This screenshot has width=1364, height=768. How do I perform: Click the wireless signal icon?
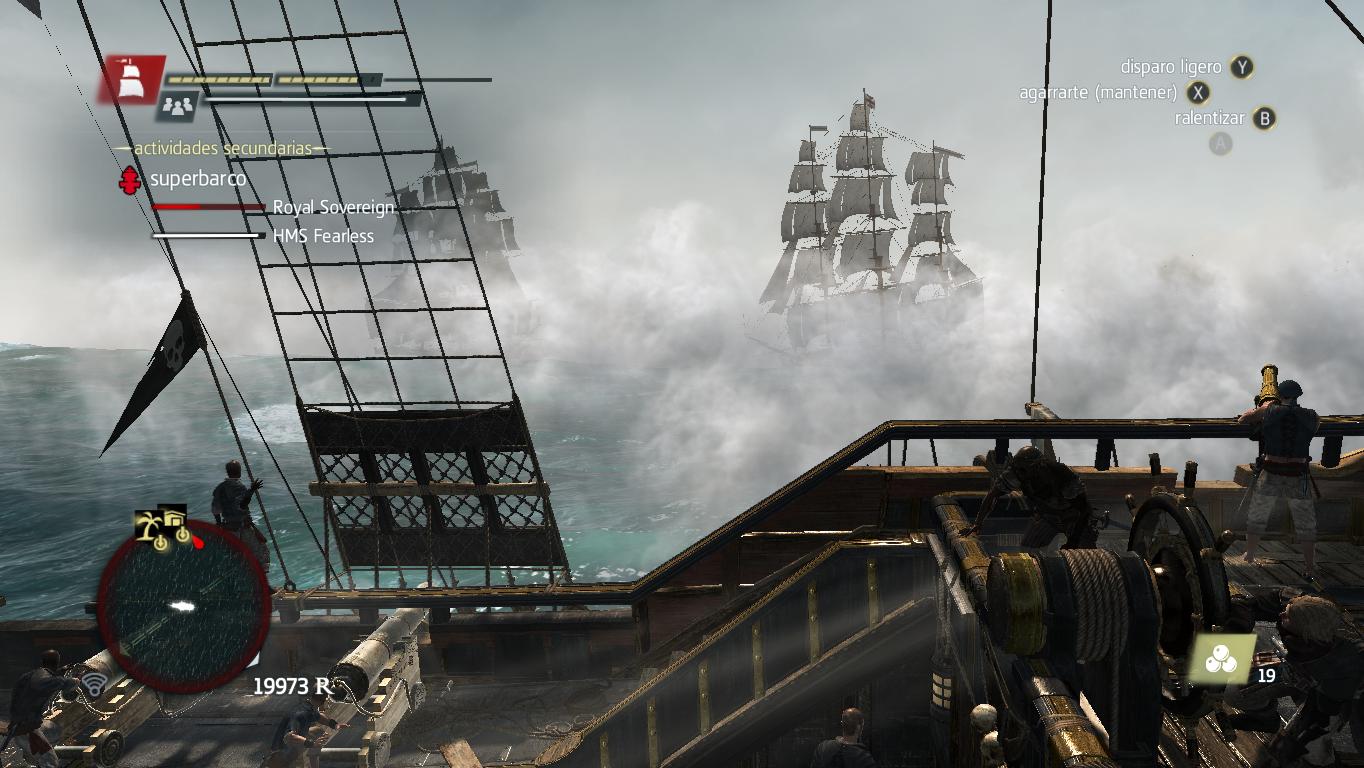[95, 685]
